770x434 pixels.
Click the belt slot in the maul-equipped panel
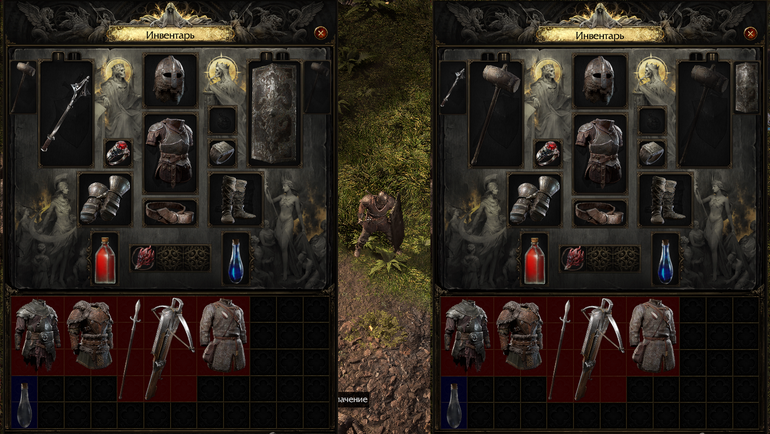(x=600, y=212)
